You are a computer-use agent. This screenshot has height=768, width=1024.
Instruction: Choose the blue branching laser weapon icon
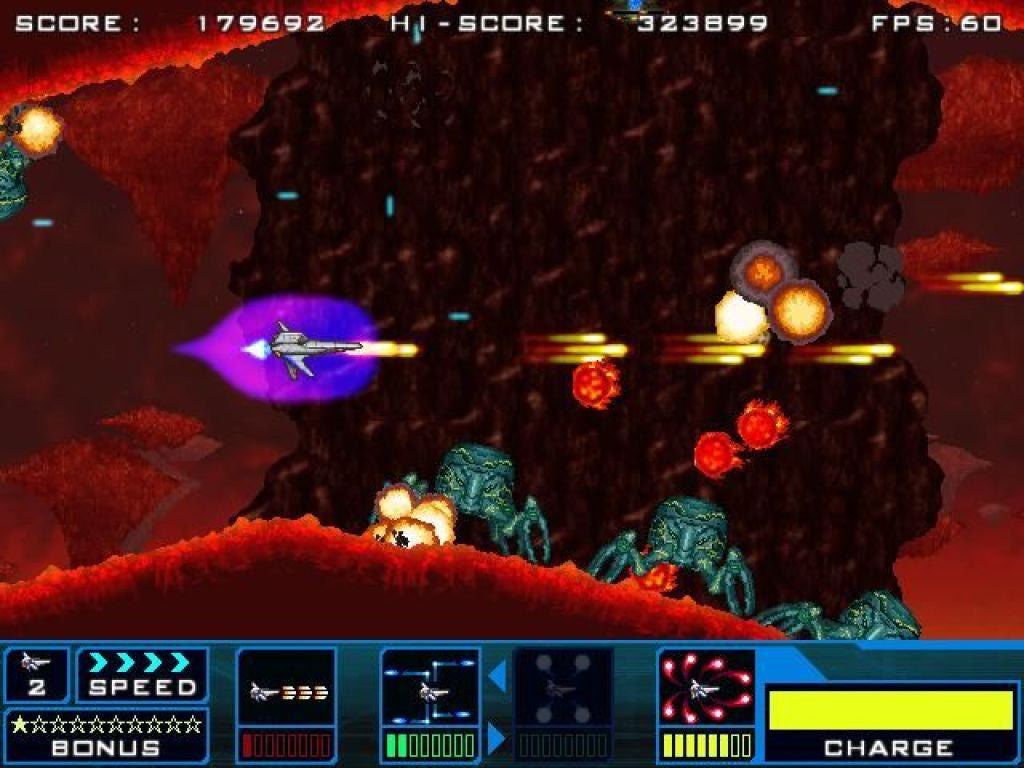[x=431, y=689]
